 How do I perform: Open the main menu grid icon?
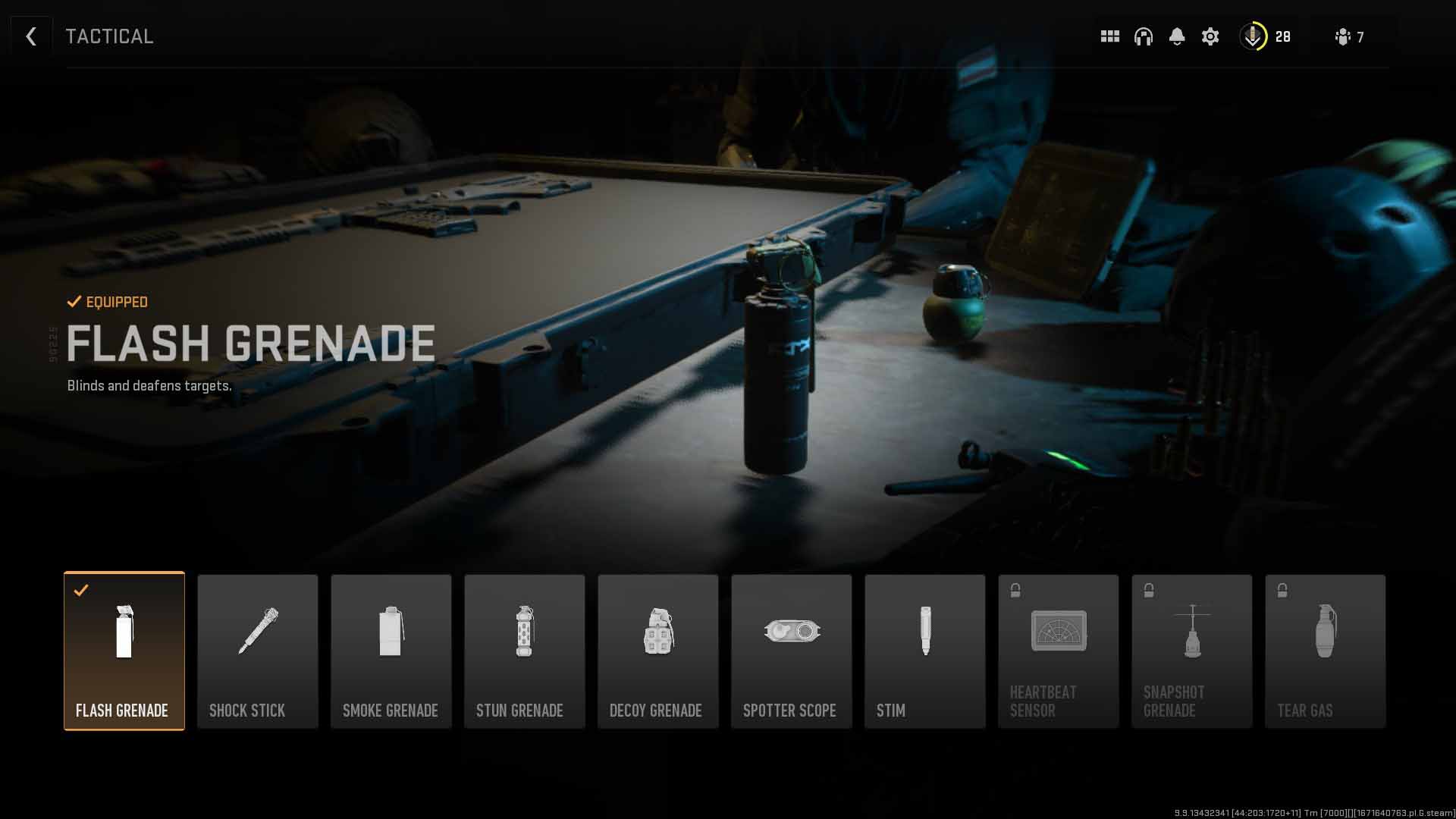coord(1109,36)
